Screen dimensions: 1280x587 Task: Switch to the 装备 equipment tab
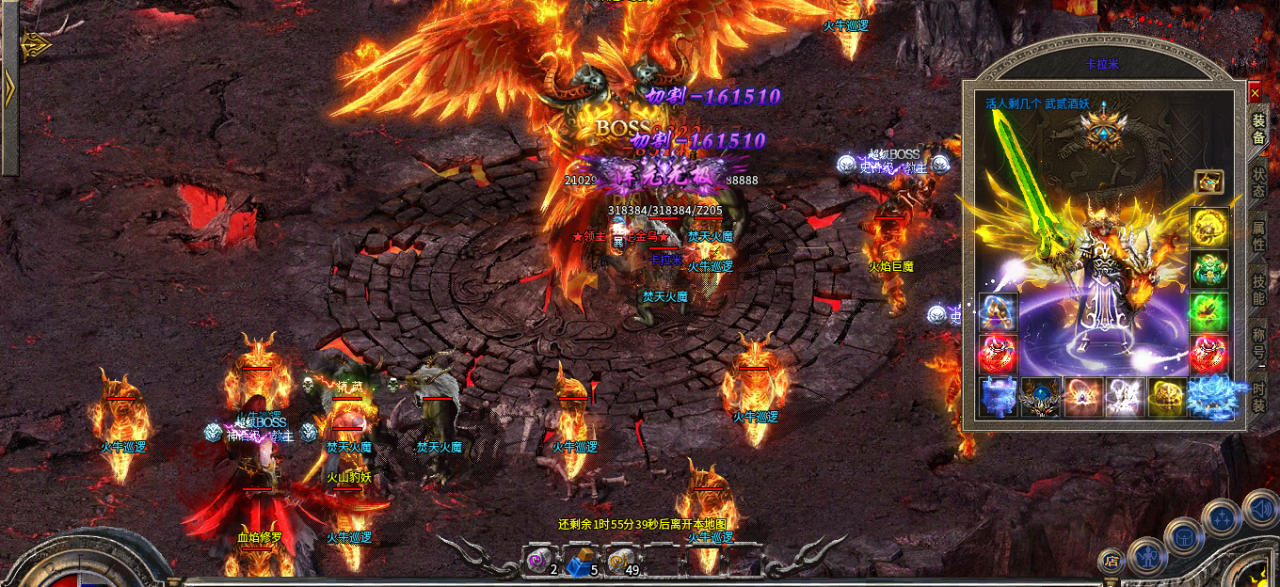pyautogui.click(x=1259, y=130)
